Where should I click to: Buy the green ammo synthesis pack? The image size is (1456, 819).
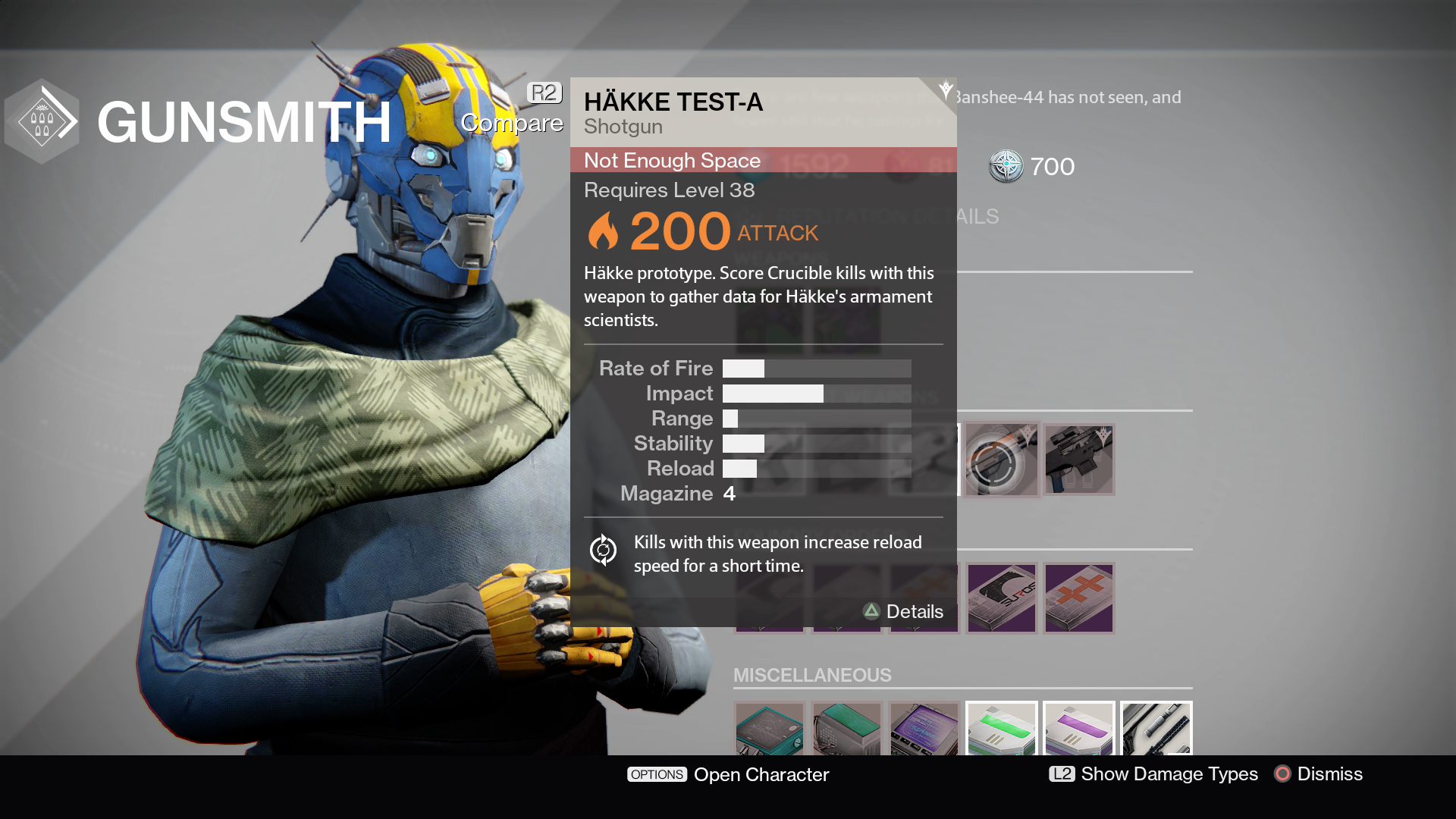pos(1001,730)
